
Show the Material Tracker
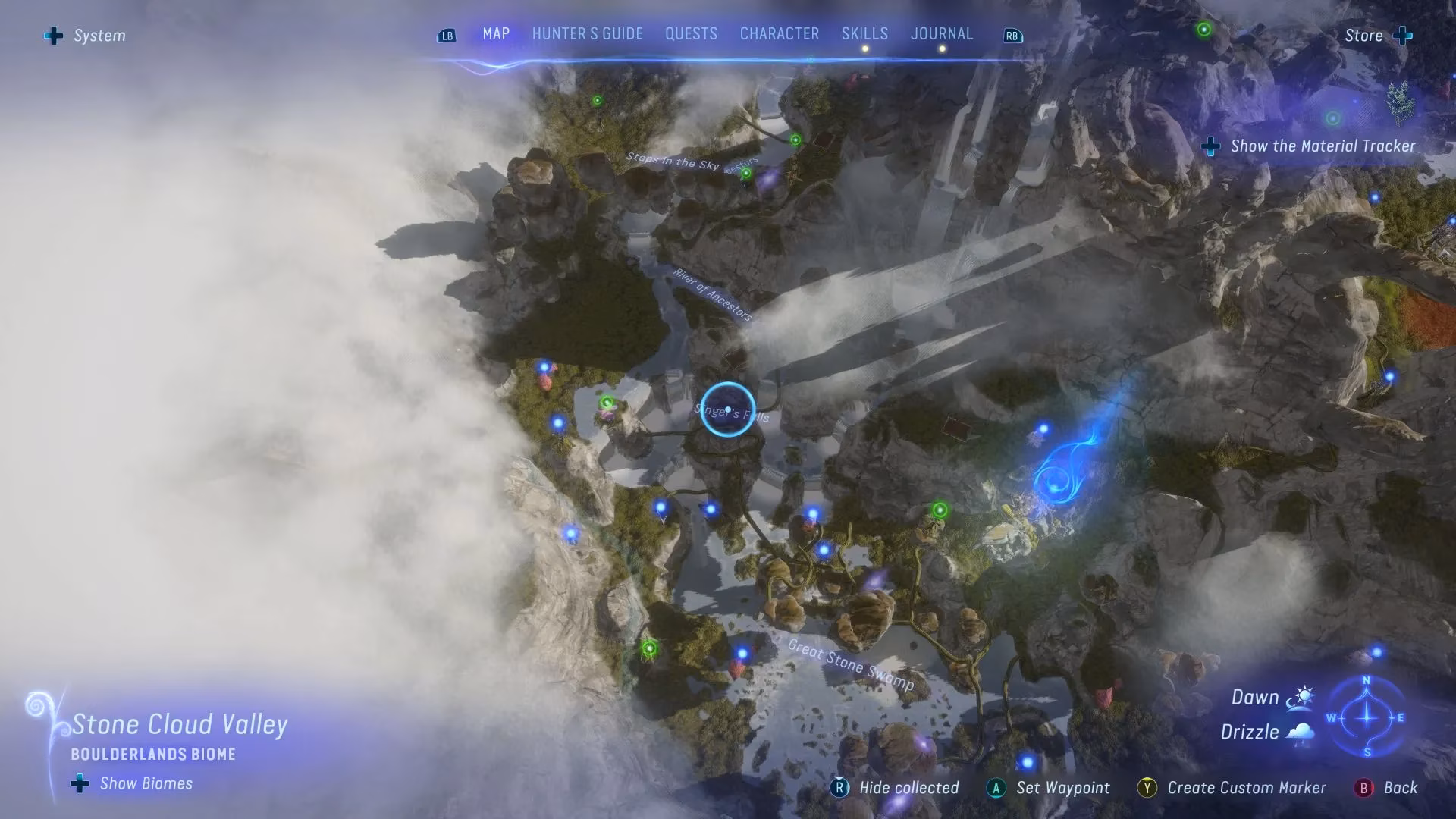(x=1309, y=146)
